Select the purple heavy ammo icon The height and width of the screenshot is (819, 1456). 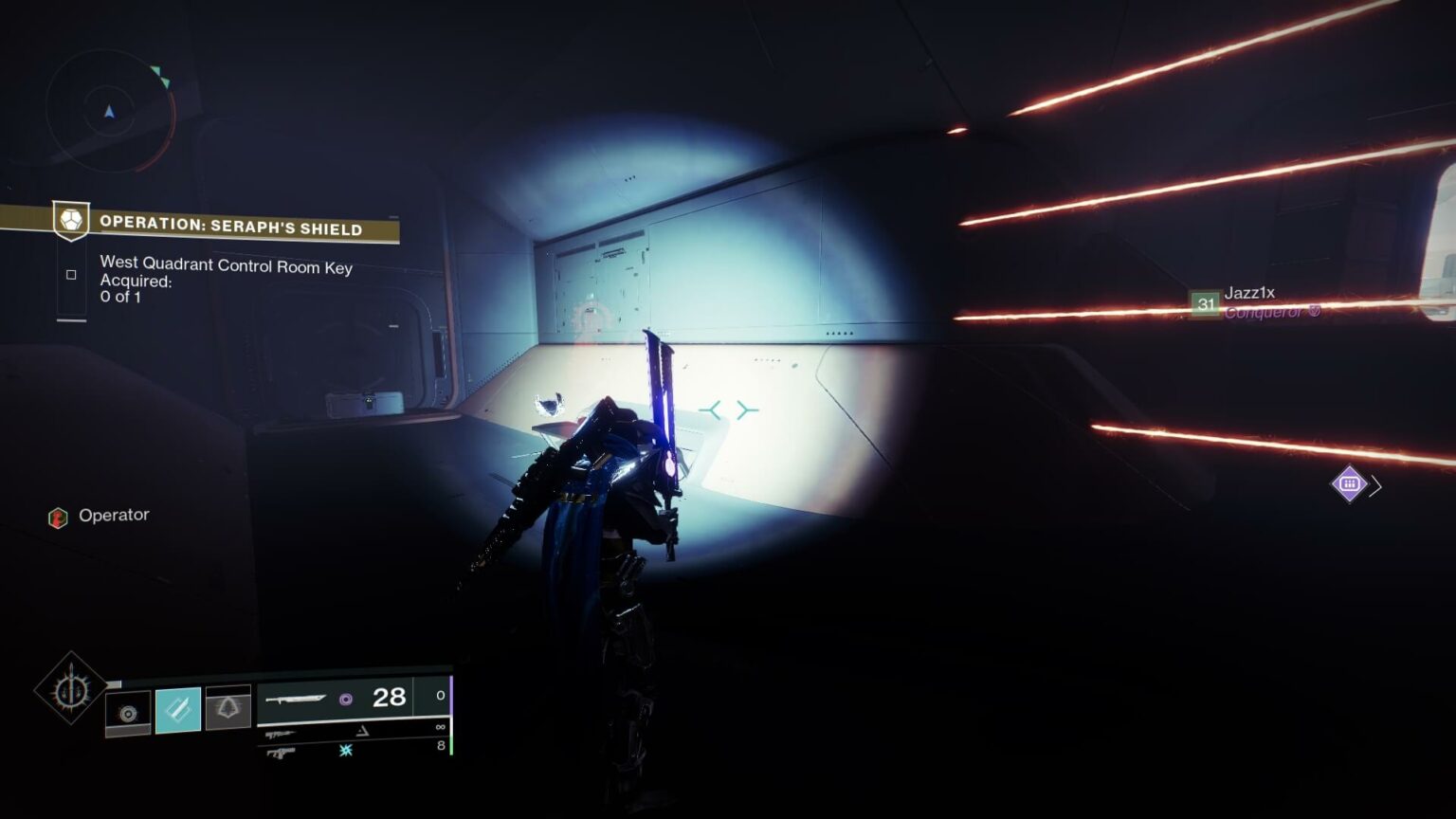[x=346, y=698]
